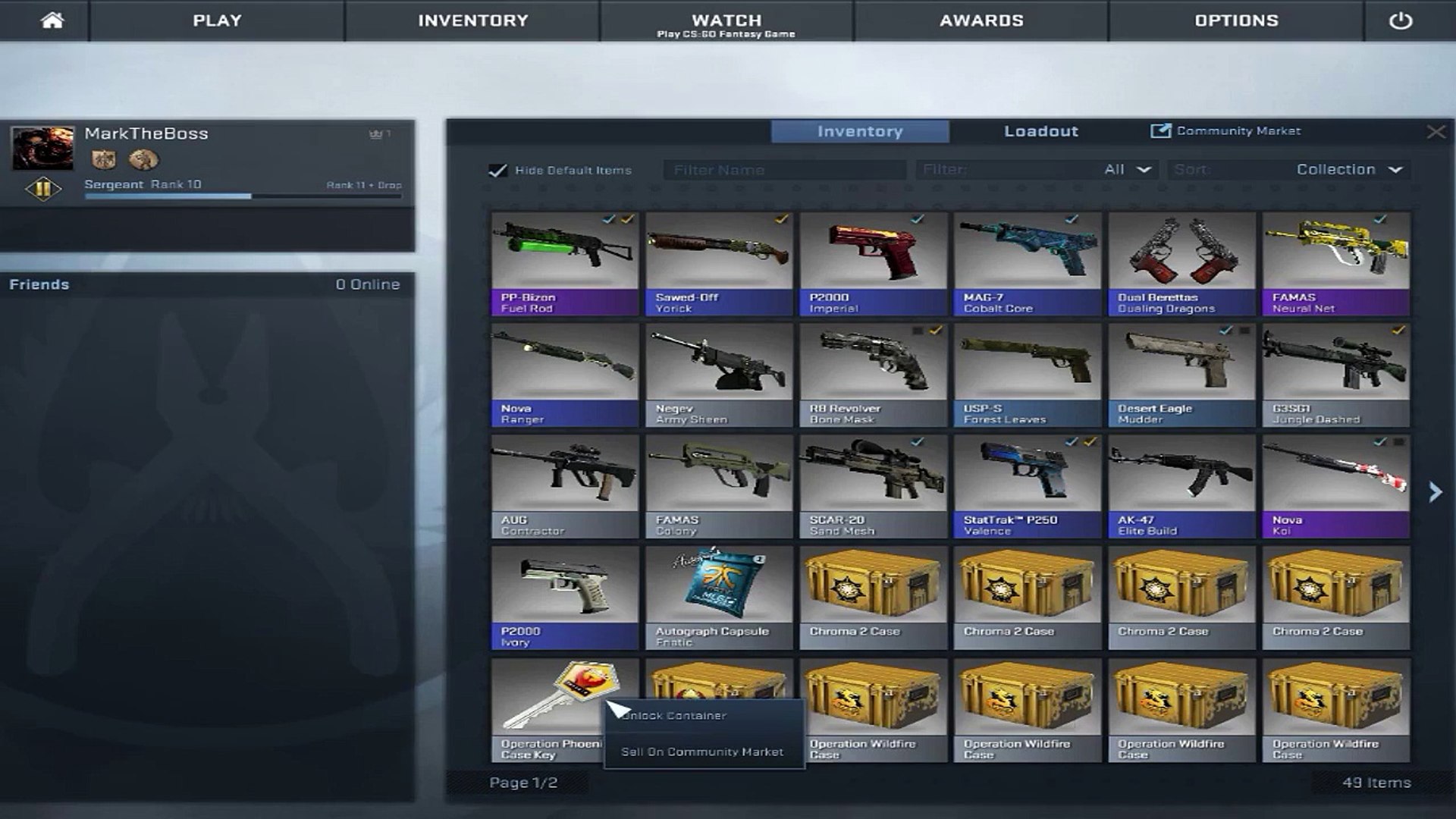Focus the Filter Name search field
The height and width of the screenshot is (819, 1456).
(784, 170)
